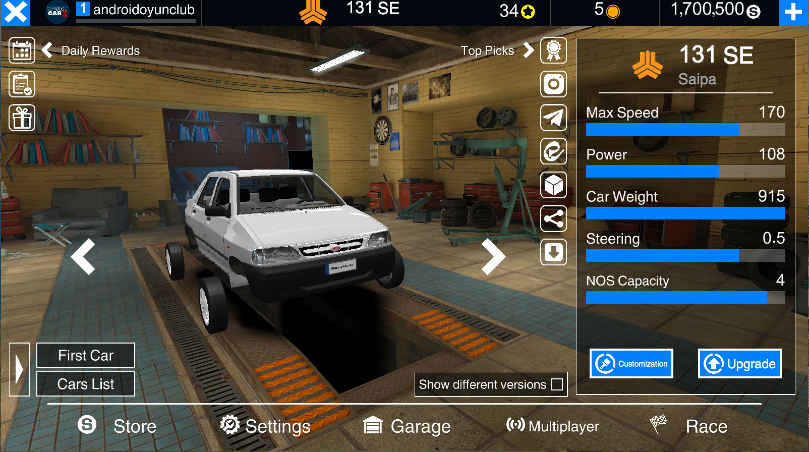This screenshot has width=809, height=452.
Task: Open the Store menu
Action: pos(118,426)
